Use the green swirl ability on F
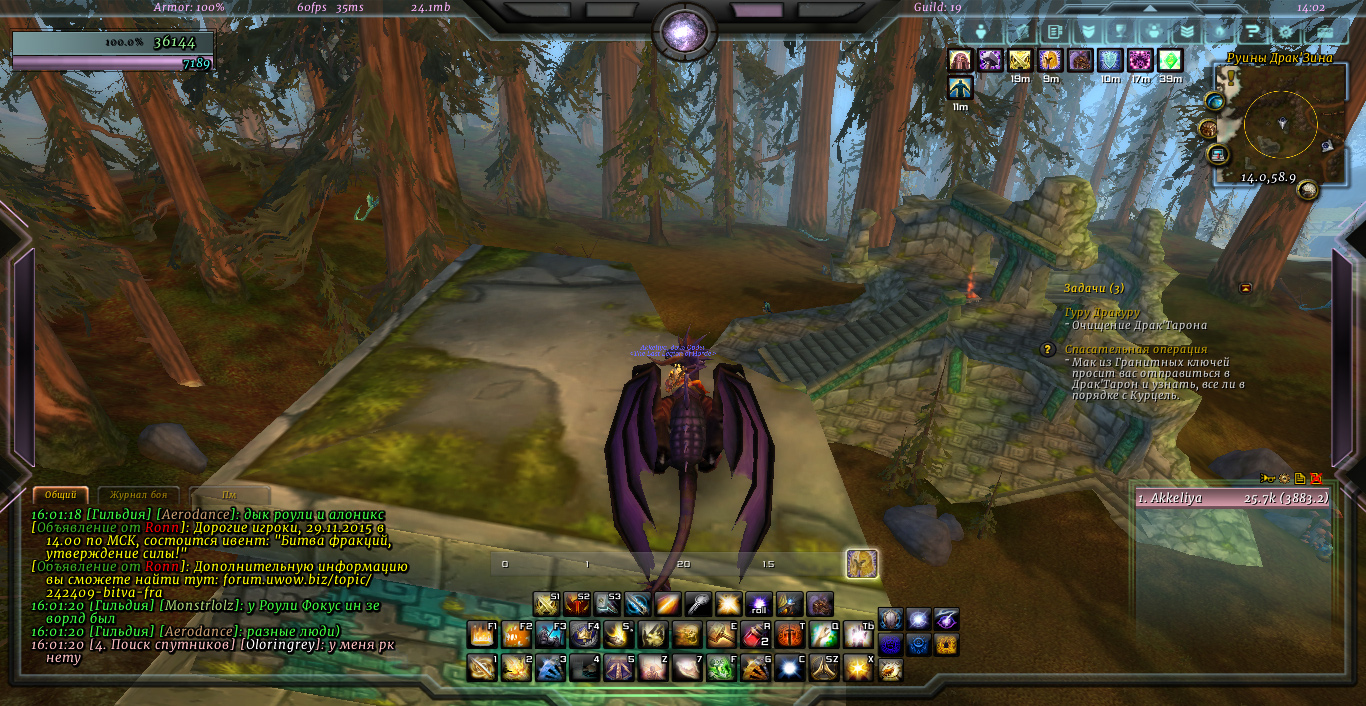The width and height of the screenshot is (1366, 706). click(x=721, y=667)
